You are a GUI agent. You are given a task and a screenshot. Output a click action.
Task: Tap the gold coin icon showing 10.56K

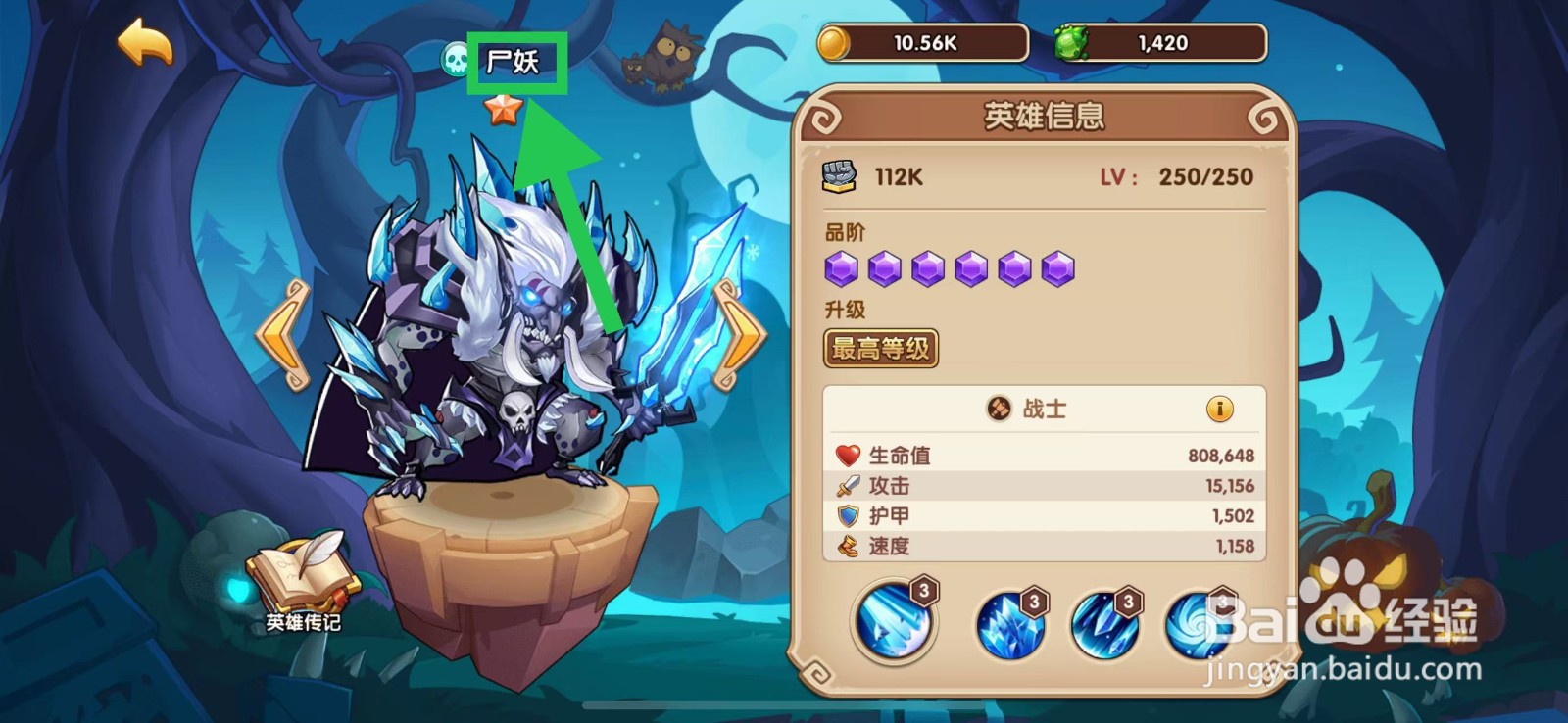[834, 42]
